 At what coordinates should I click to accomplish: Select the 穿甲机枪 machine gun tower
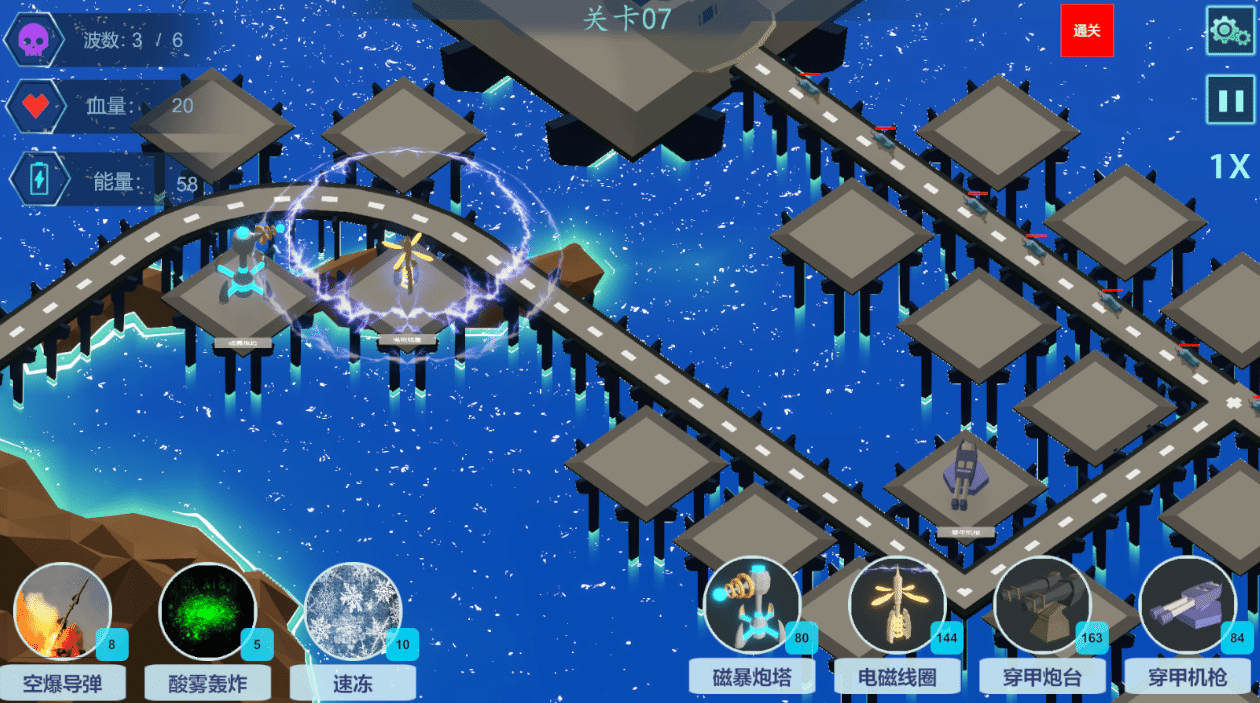(x=1187, y=605)
